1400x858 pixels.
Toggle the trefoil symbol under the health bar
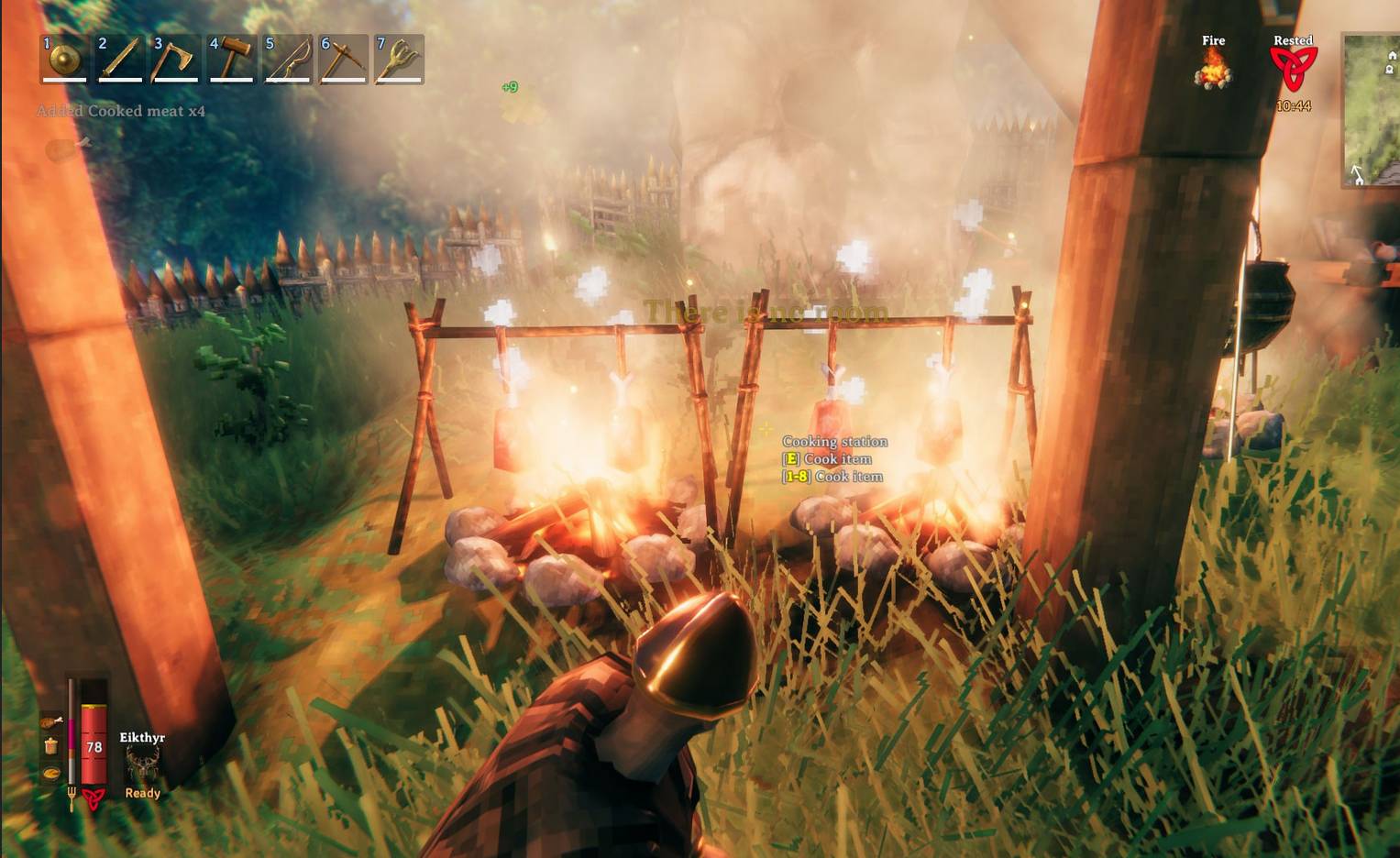(x=93, y=797)
